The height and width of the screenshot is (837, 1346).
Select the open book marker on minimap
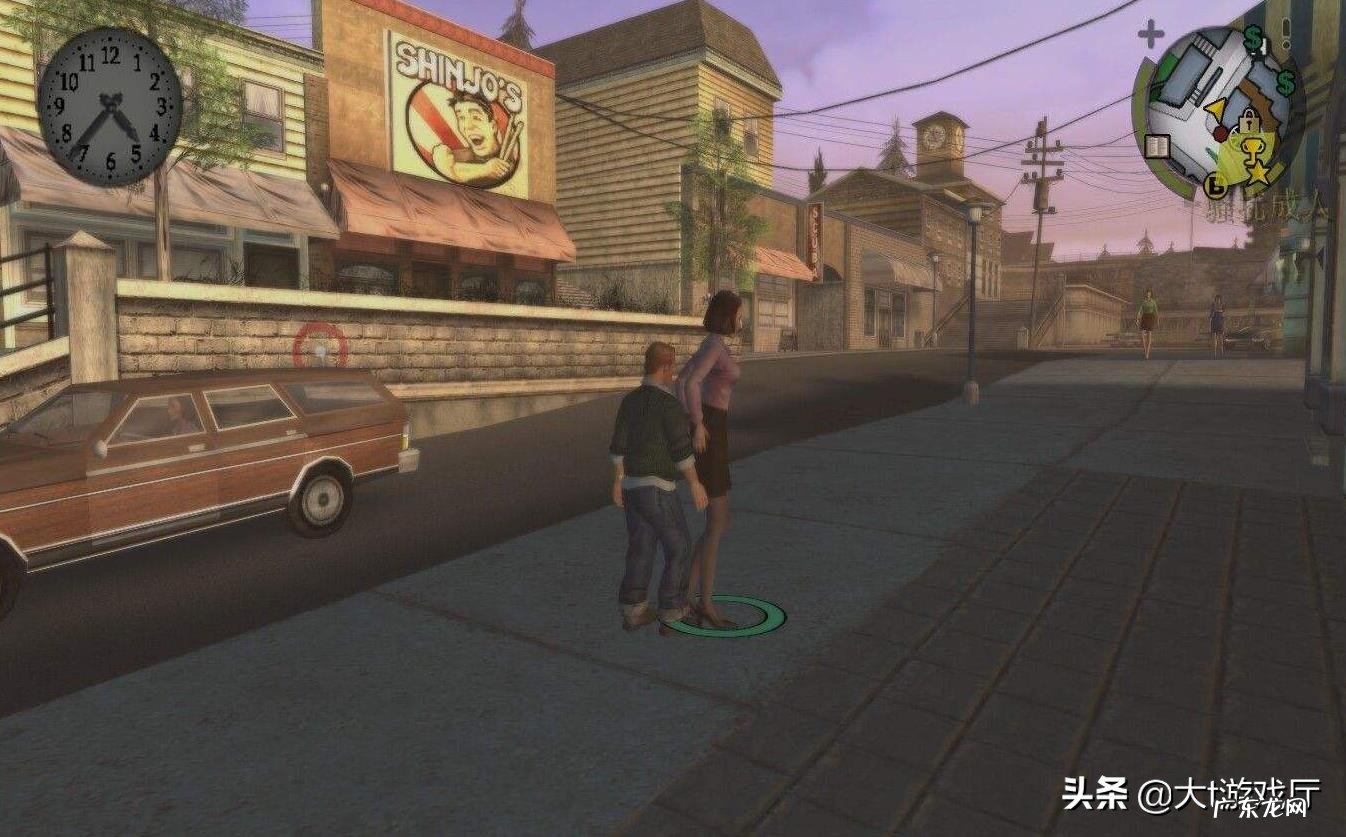(1159, 145)
